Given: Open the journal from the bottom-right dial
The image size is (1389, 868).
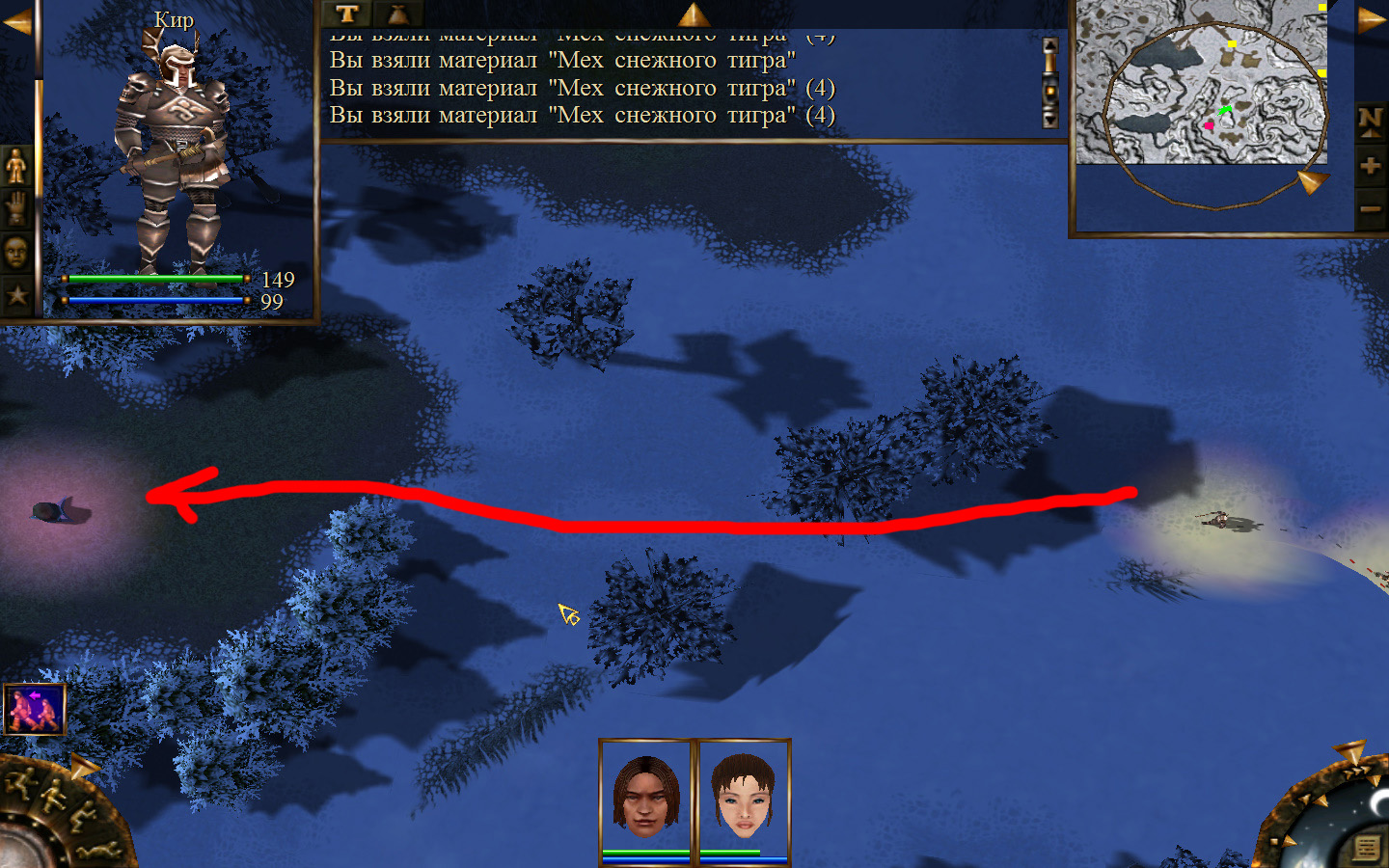Looking at the screenshot, I should click(1367, 847).
